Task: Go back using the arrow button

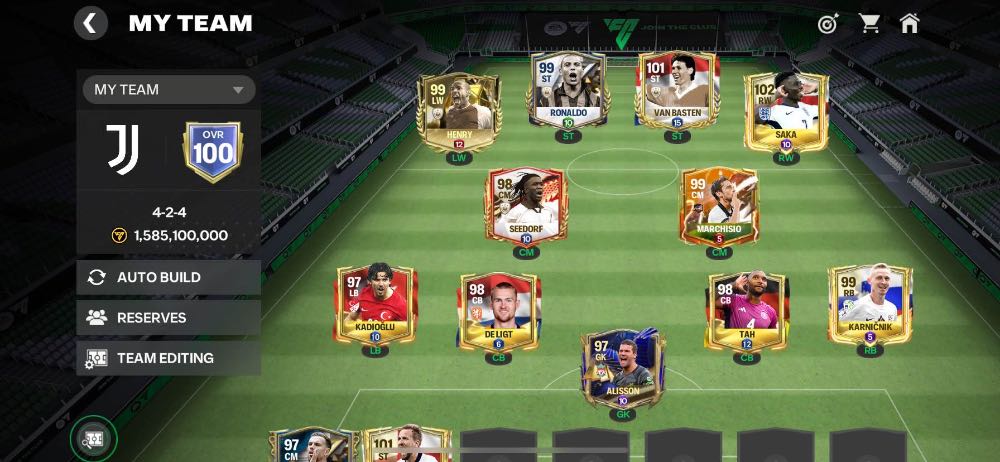Action: [91, 23]
